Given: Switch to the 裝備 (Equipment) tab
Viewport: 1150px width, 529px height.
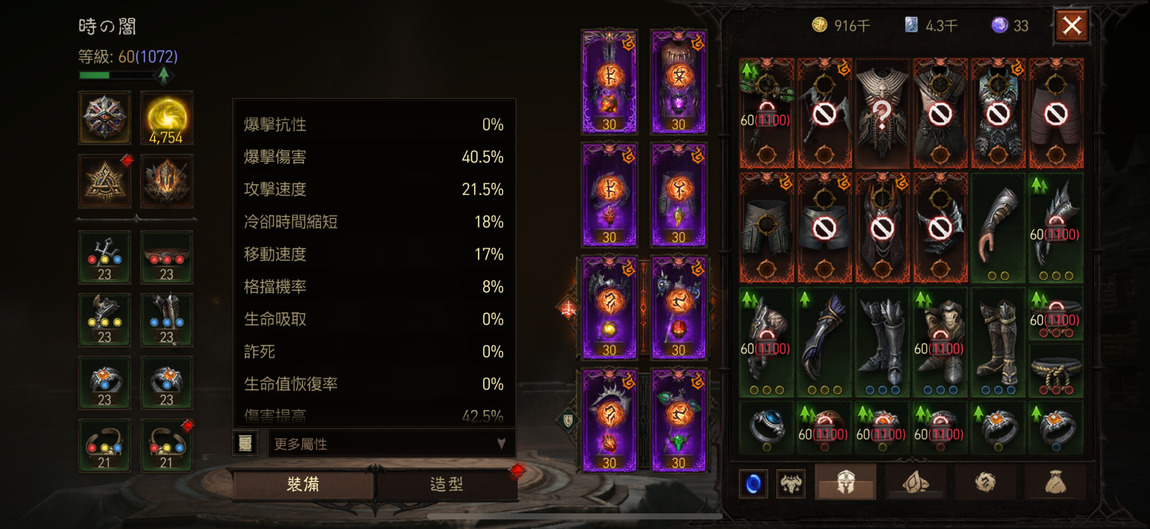Looking at the screenshot, I should [302, 485].
